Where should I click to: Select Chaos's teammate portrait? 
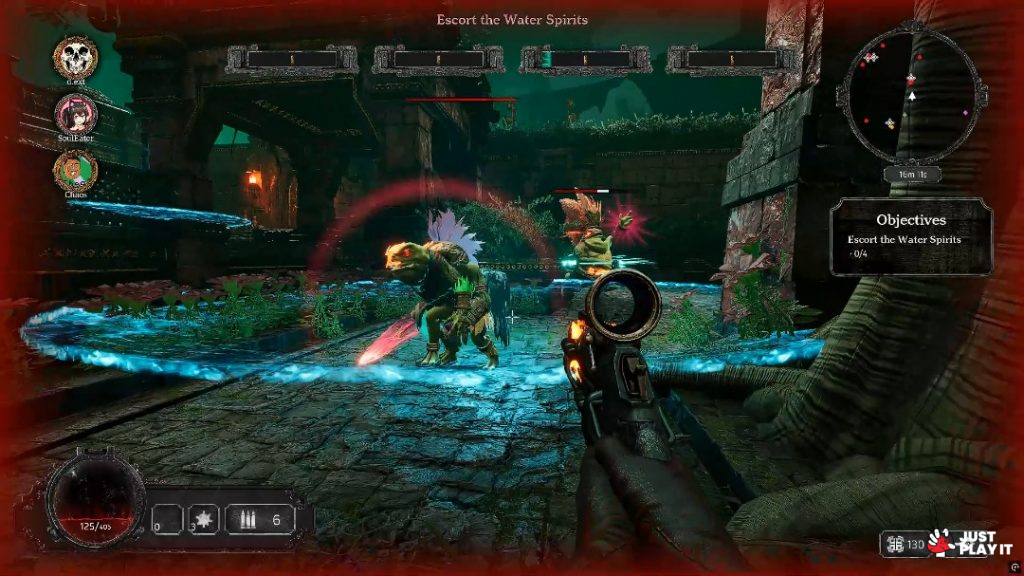pyautogui.click(x=75, y=168)
